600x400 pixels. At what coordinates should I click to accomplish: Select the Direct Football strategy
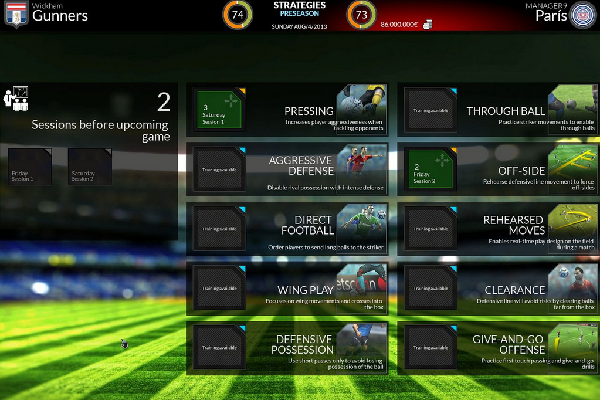coord(287,230)
